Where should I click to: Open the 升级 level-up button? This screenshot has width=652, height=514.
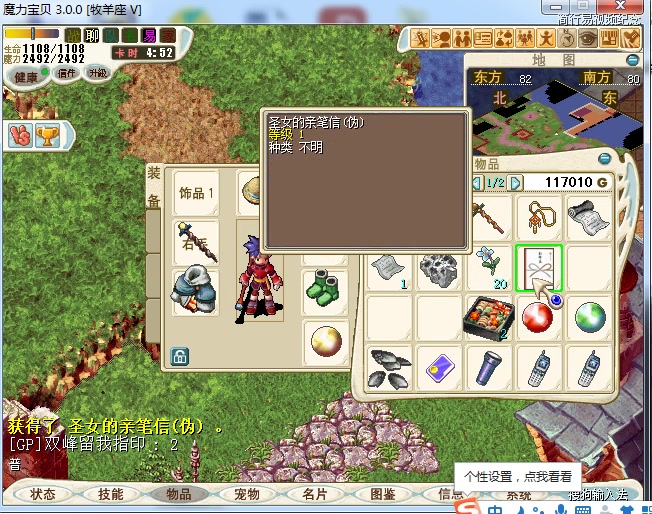(98, 74)
